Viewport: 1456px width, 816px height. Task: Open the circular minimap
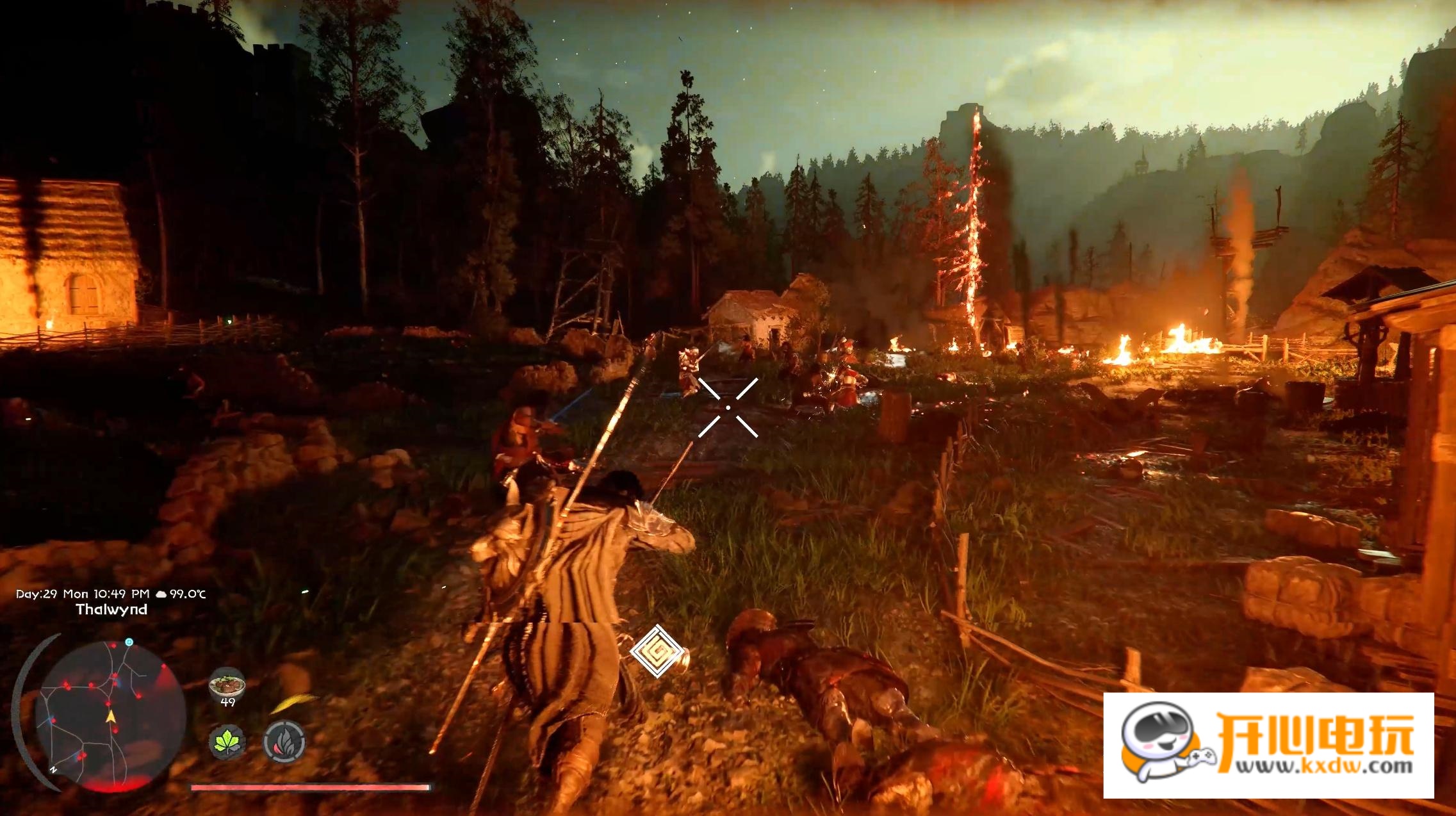coord(110,716)
